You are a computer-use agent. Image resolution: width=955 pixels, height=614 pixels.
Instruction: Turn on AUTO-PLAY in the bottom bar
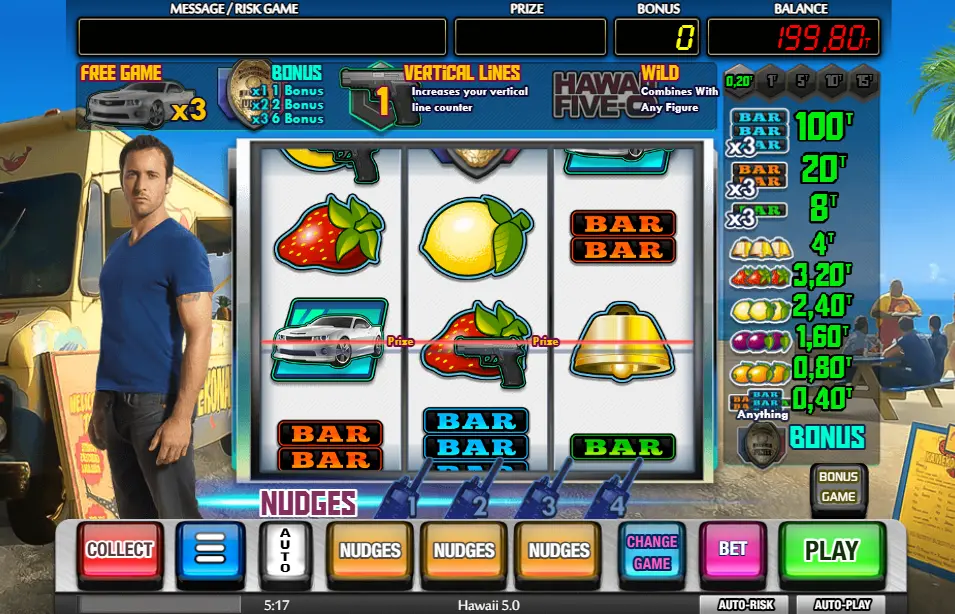click(842, 605)
